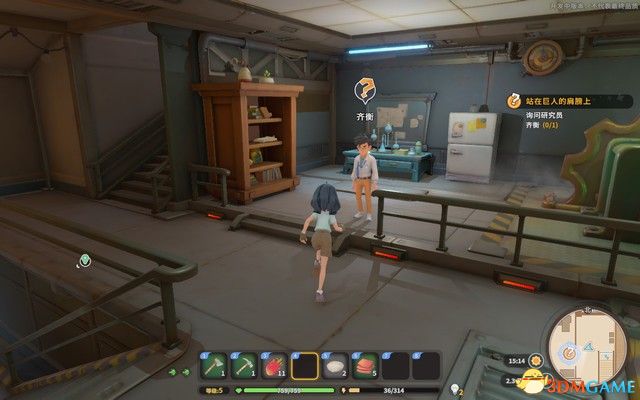The height and width of the screenshot is (400, 640).
Task: Select the highlighted empty hotbar slot
Action: pos(305,366)
